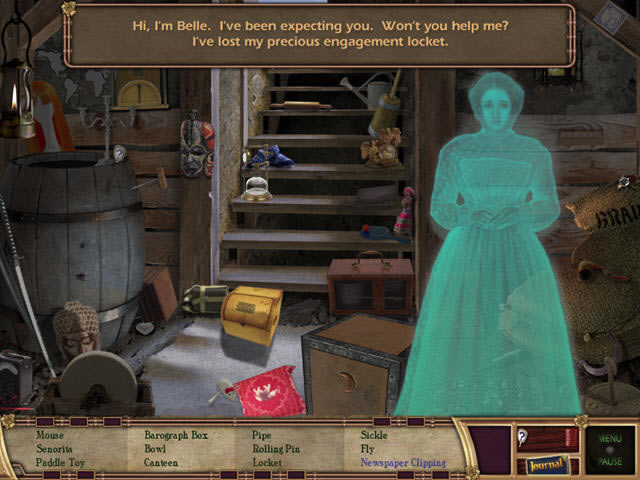
Task: Select Newspaper Clipping in the item list
Action: [x=403, y=463]
